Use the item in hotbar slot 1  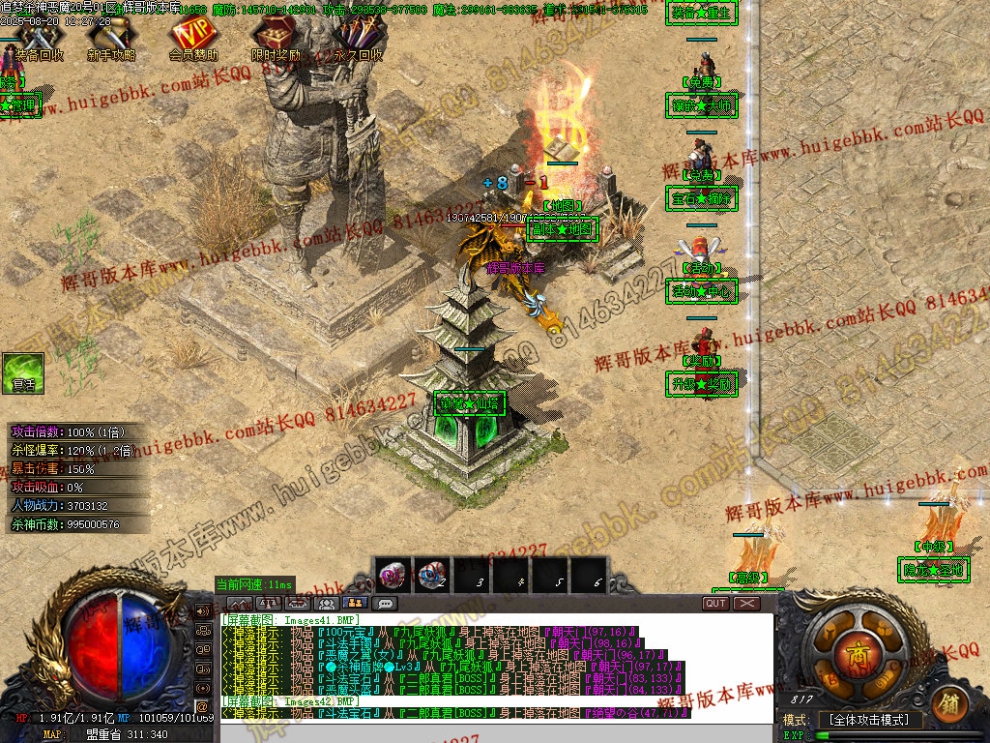(392, 574)
